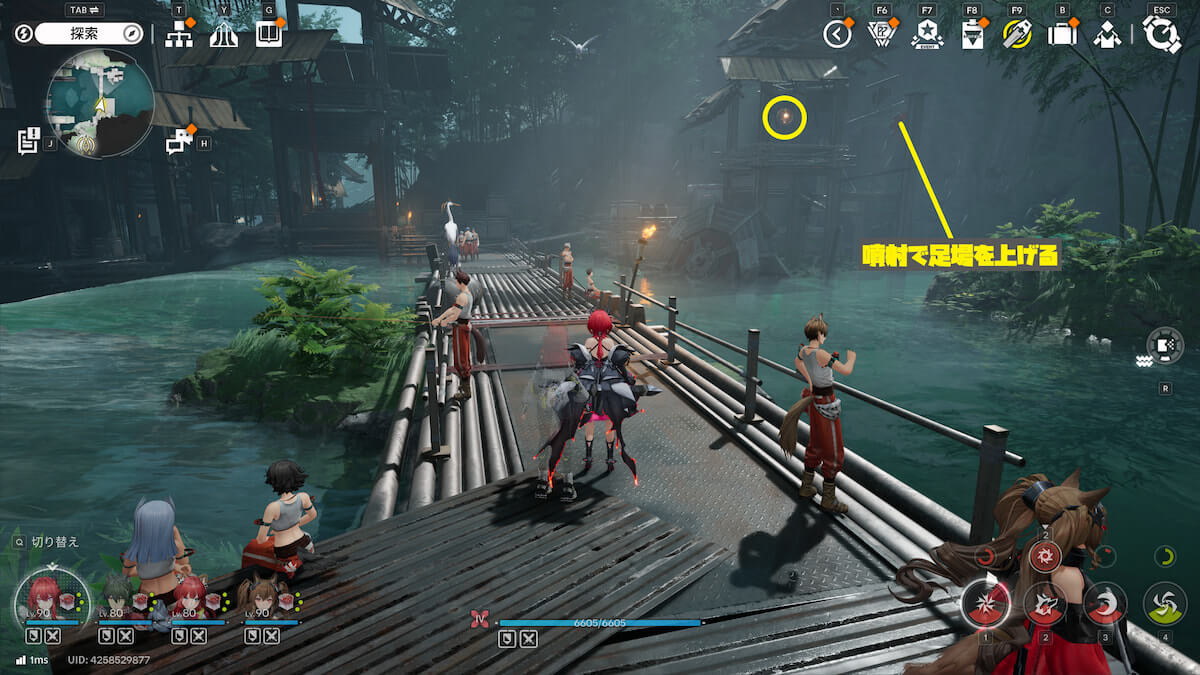
Task: Open the chat bubbles icon
Action: coord(179,141)
